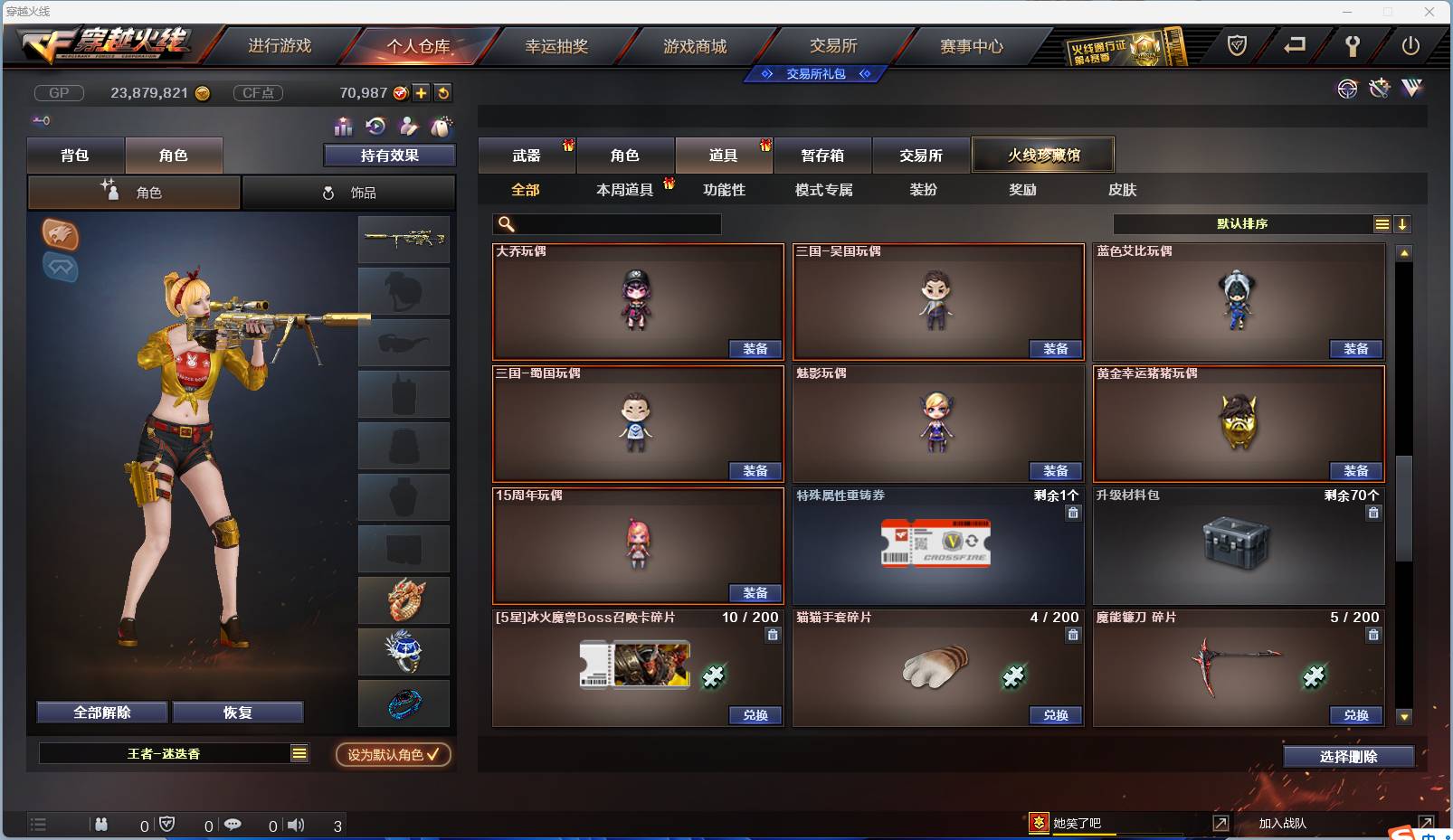Equip 大乔玩偶 with its 装备 button
Image resolution: width=1453 pixels, height=840 pixels.
click(755, 349)
